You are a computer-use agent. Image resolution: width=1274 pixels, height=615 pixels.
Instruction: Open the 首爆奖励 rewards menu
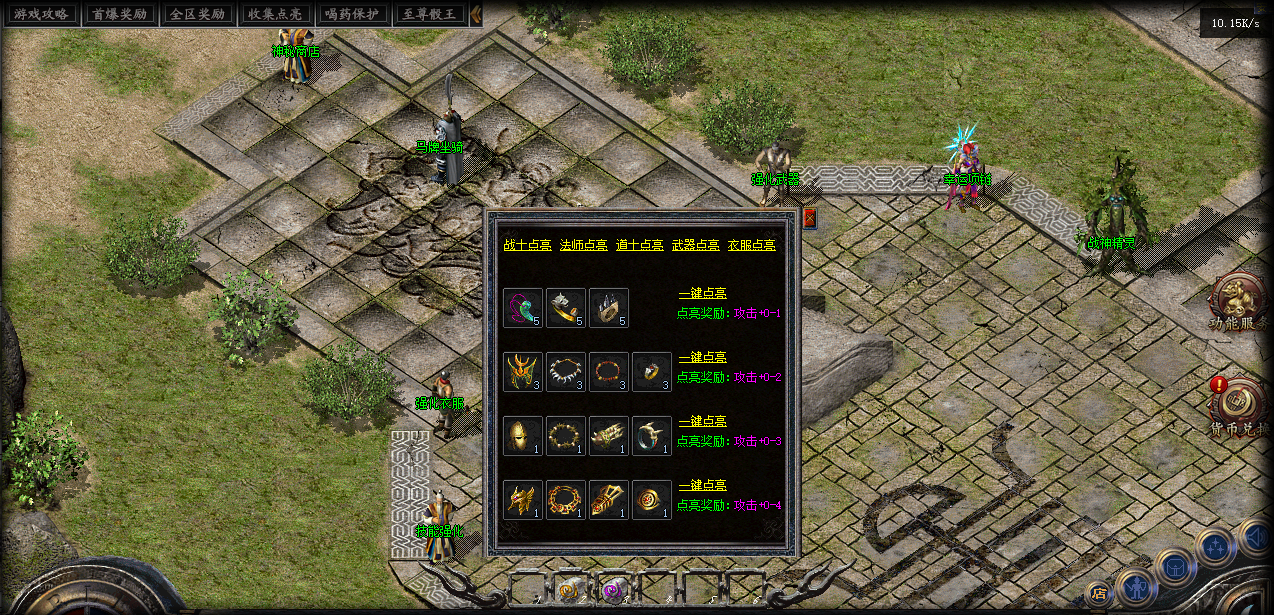[118, 15]
